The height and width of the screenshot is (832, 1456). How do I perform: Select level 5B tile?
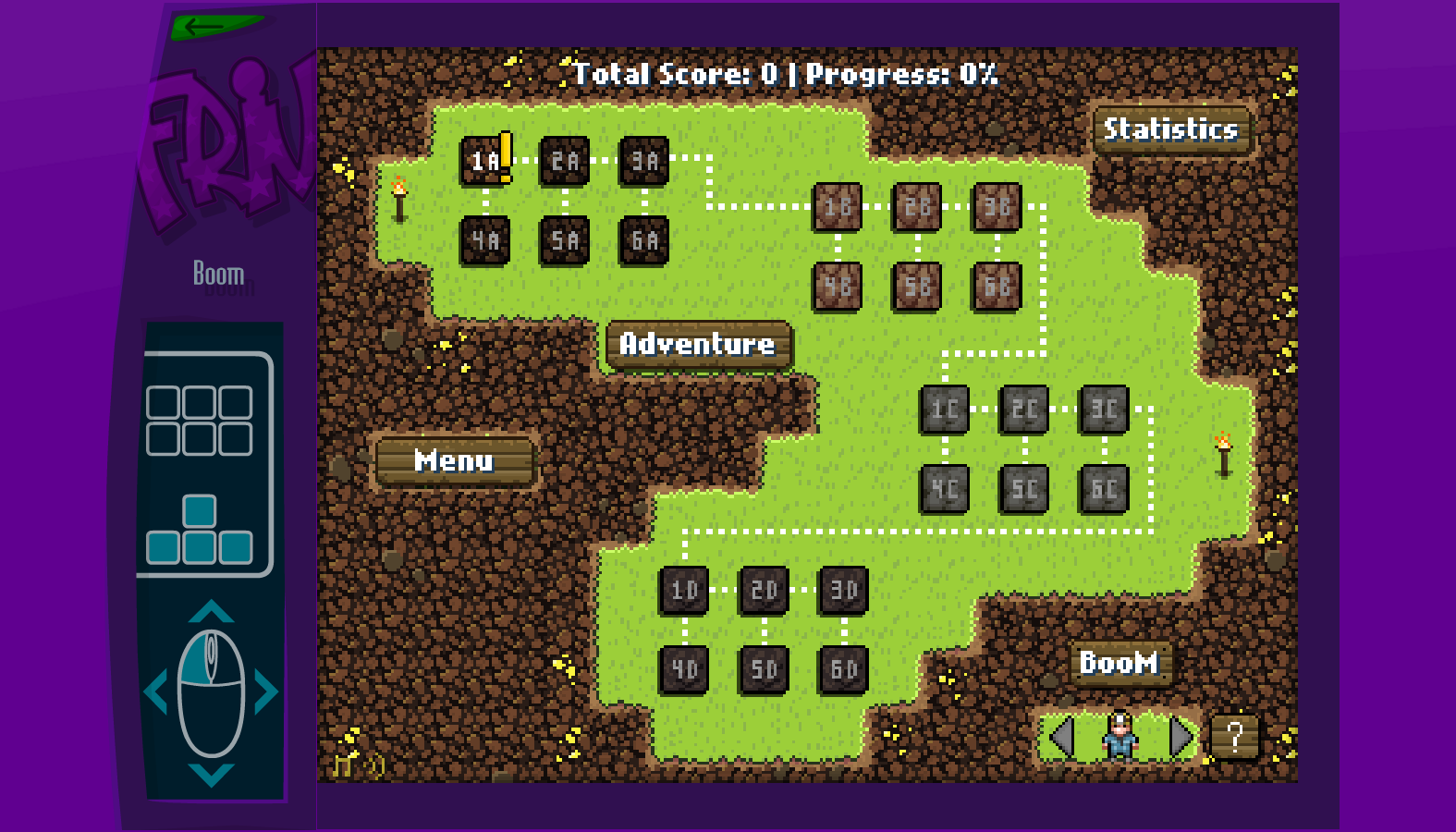click(916, 284)
